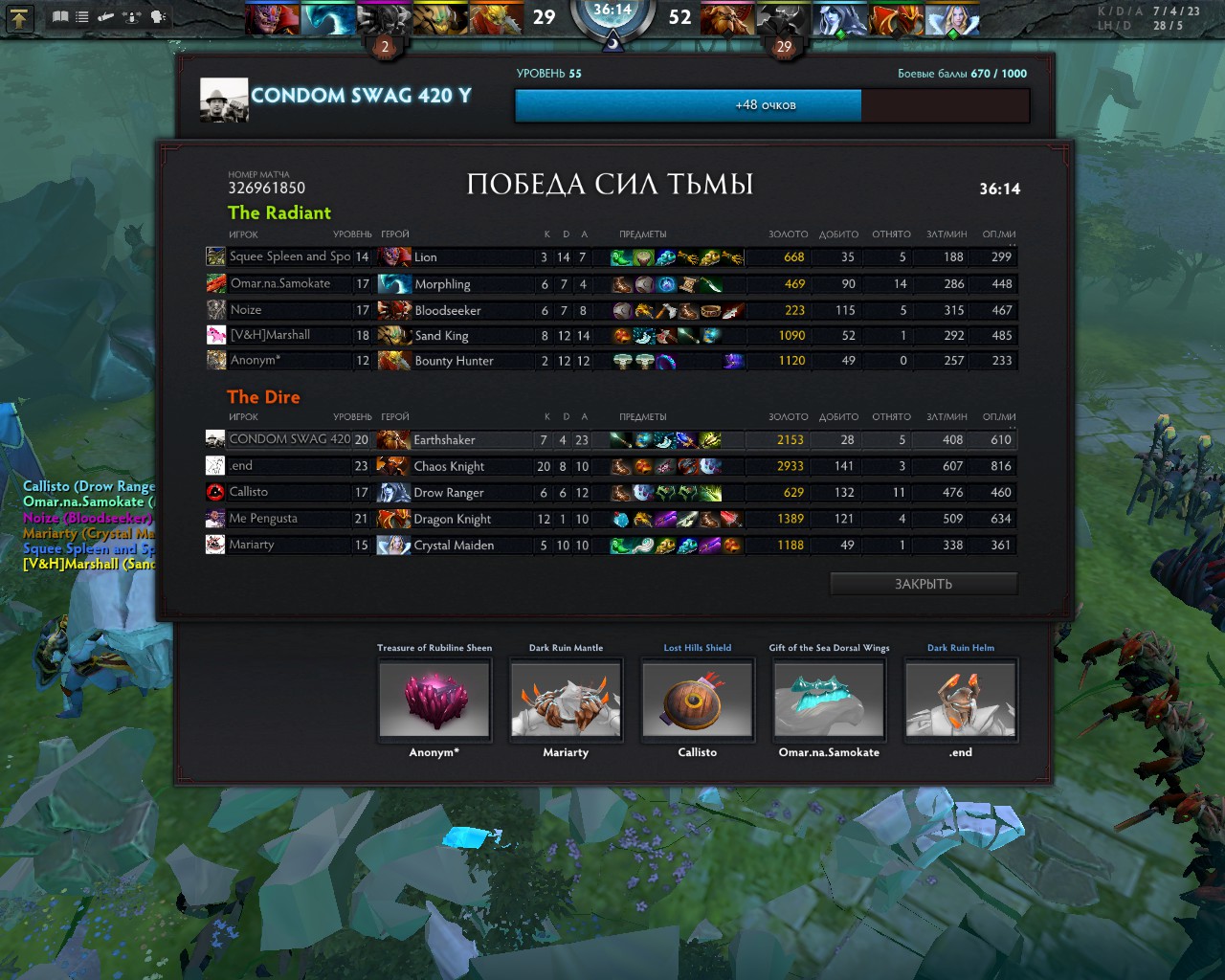Viewport: 1225px width, 980px height.
Task: Click the CONDOM SWAG 420 Y profile avatar
Action: [224, 100]
